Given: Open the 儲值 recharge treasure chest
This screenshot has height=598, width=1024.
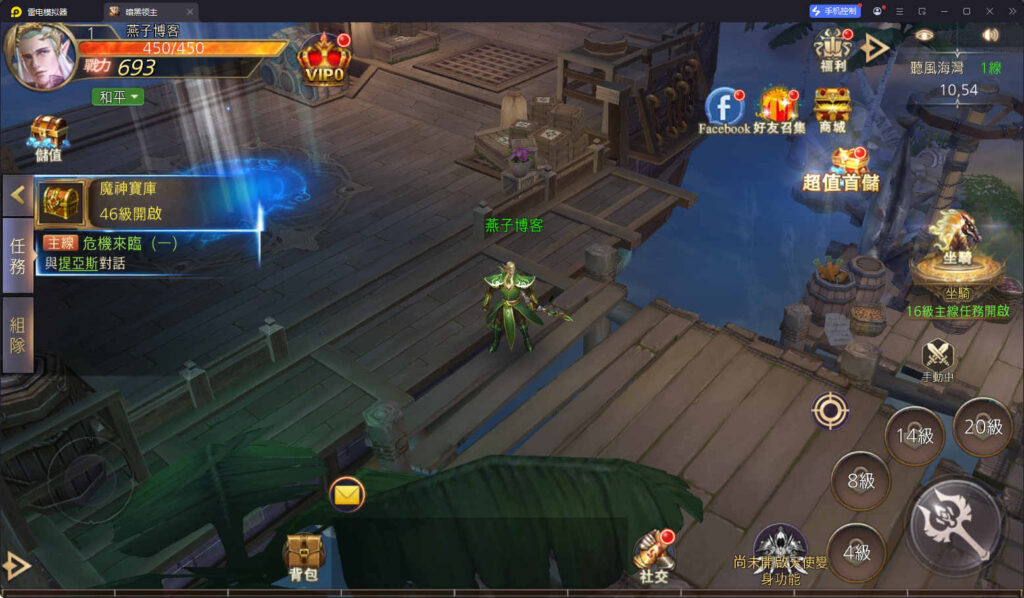Looking at the screenshot, I should pos(47,138).
